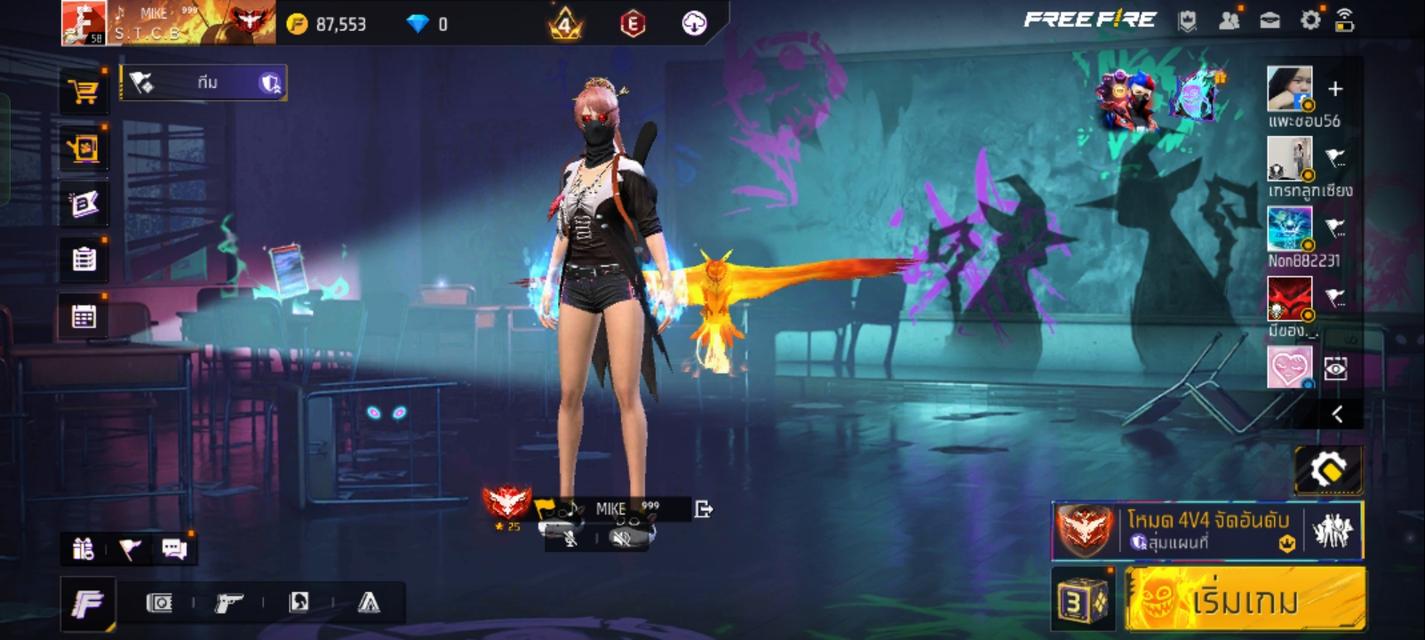Invite friend Non882231 to team
Viewport: 1425px width, 640px height.
click(1335, 228)
